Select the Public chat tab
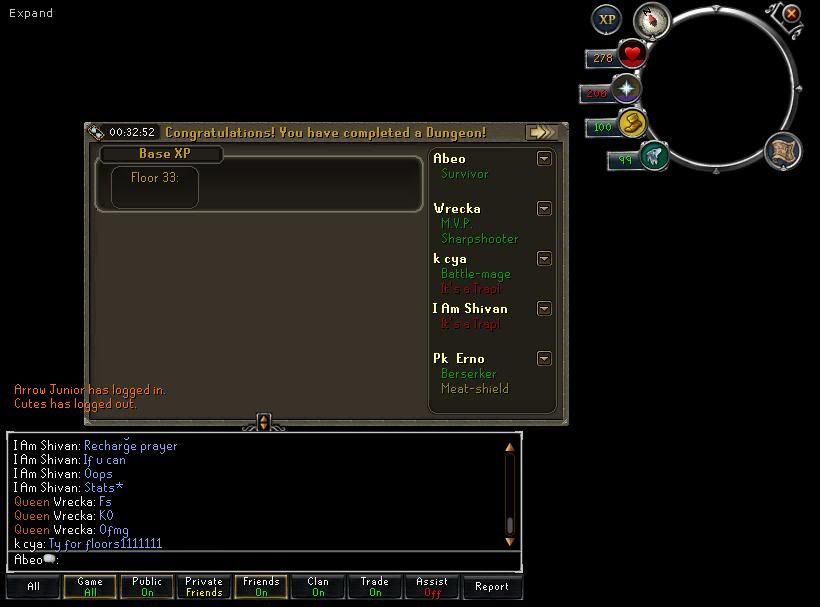This screenshot has width=820, height=607. coord(147,587)
